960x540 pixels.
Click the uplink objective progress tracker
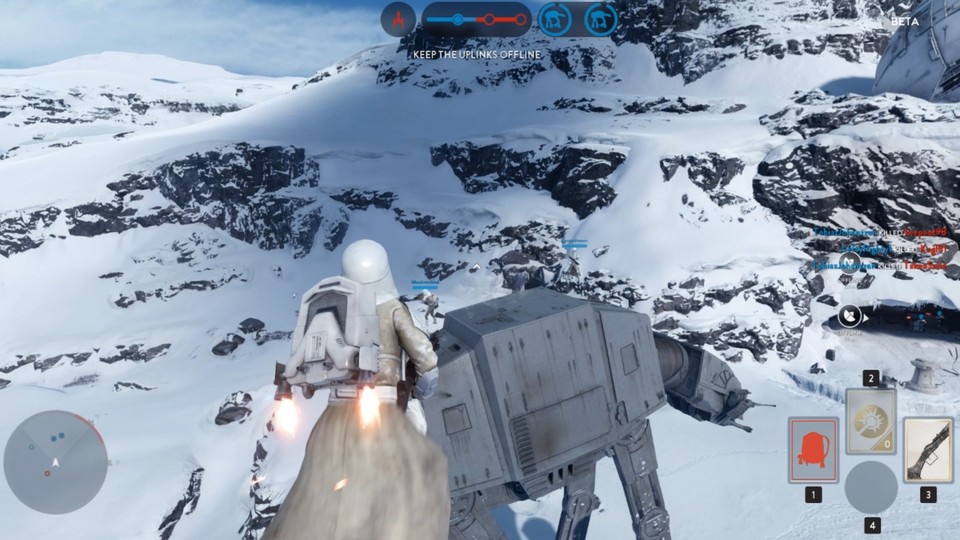pos(476,19)
